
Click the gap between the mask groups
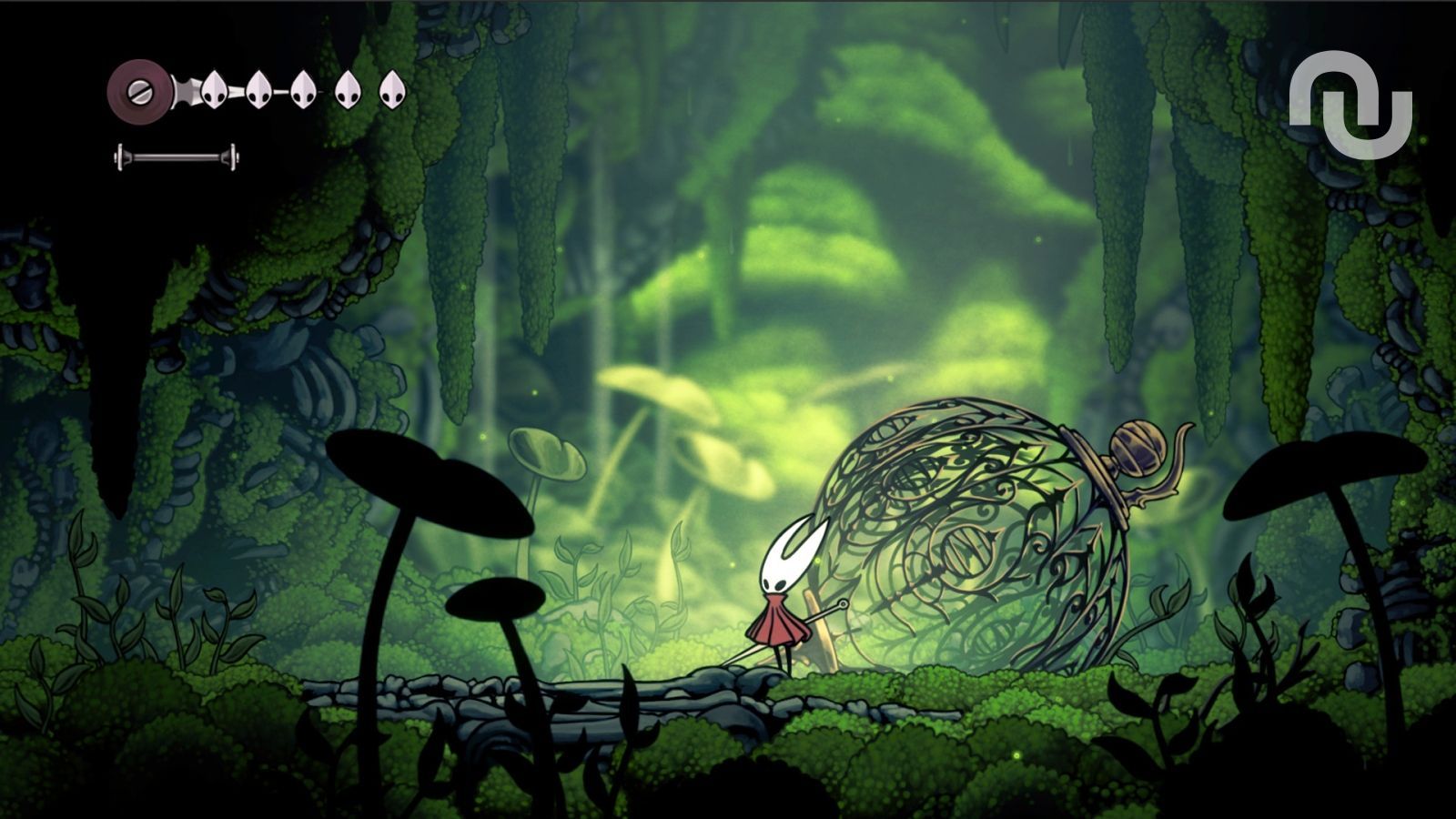pos(325,89)
